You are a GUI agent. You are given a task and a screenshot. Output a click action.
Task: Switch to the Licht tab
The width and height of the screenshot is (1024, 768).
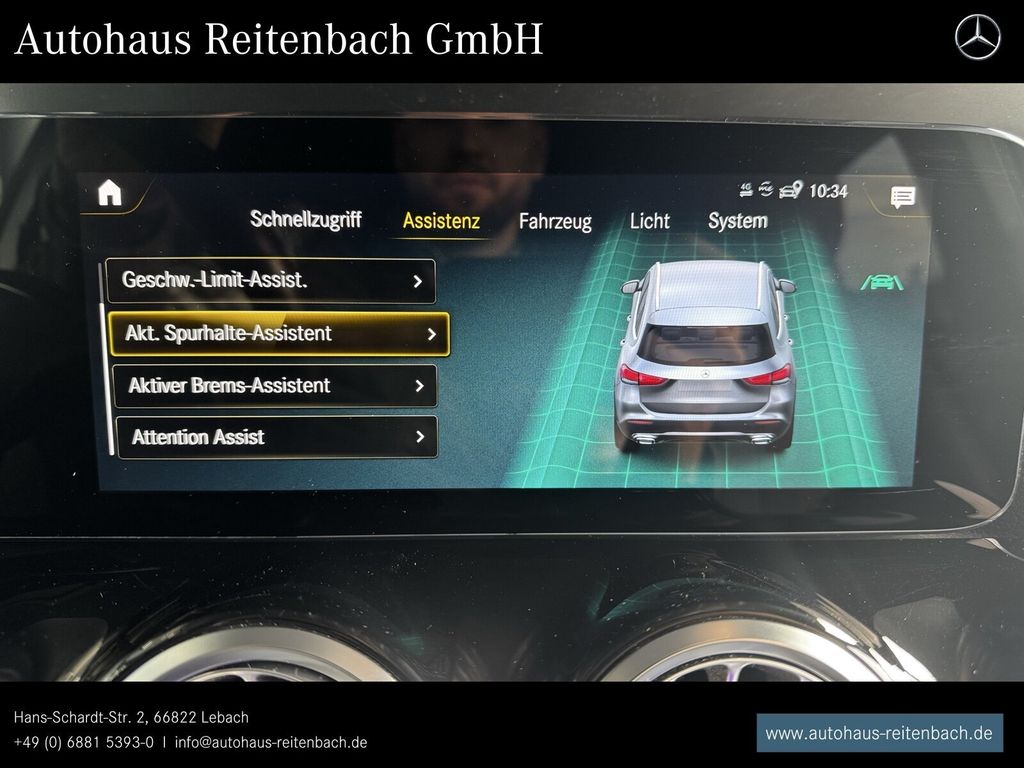pyautogui.click(x=649, y=221)
